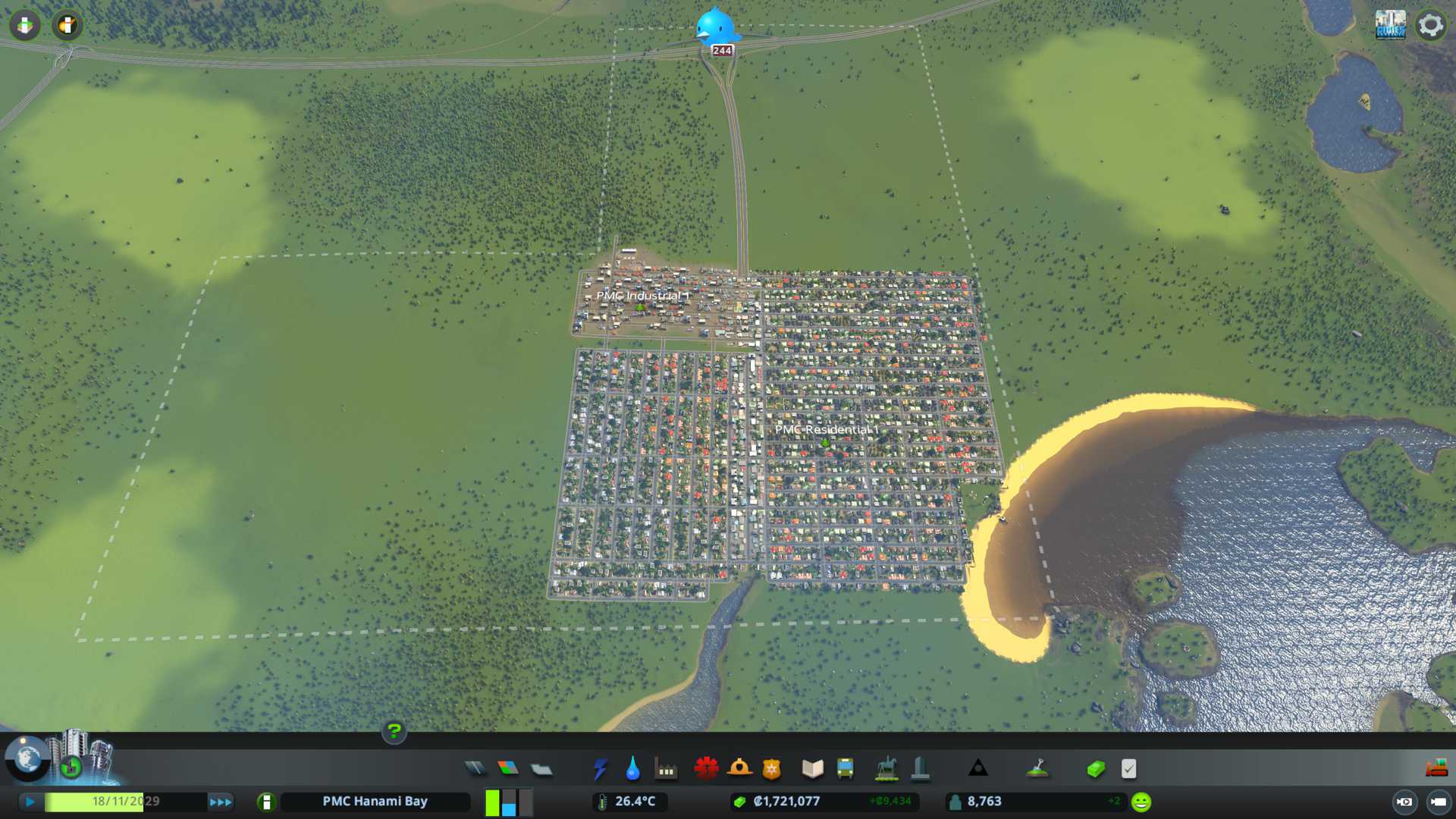This screenshot has height=819, width=1456.
Task: Toggle the play/pause simulation button
Action: pos(30,802)
